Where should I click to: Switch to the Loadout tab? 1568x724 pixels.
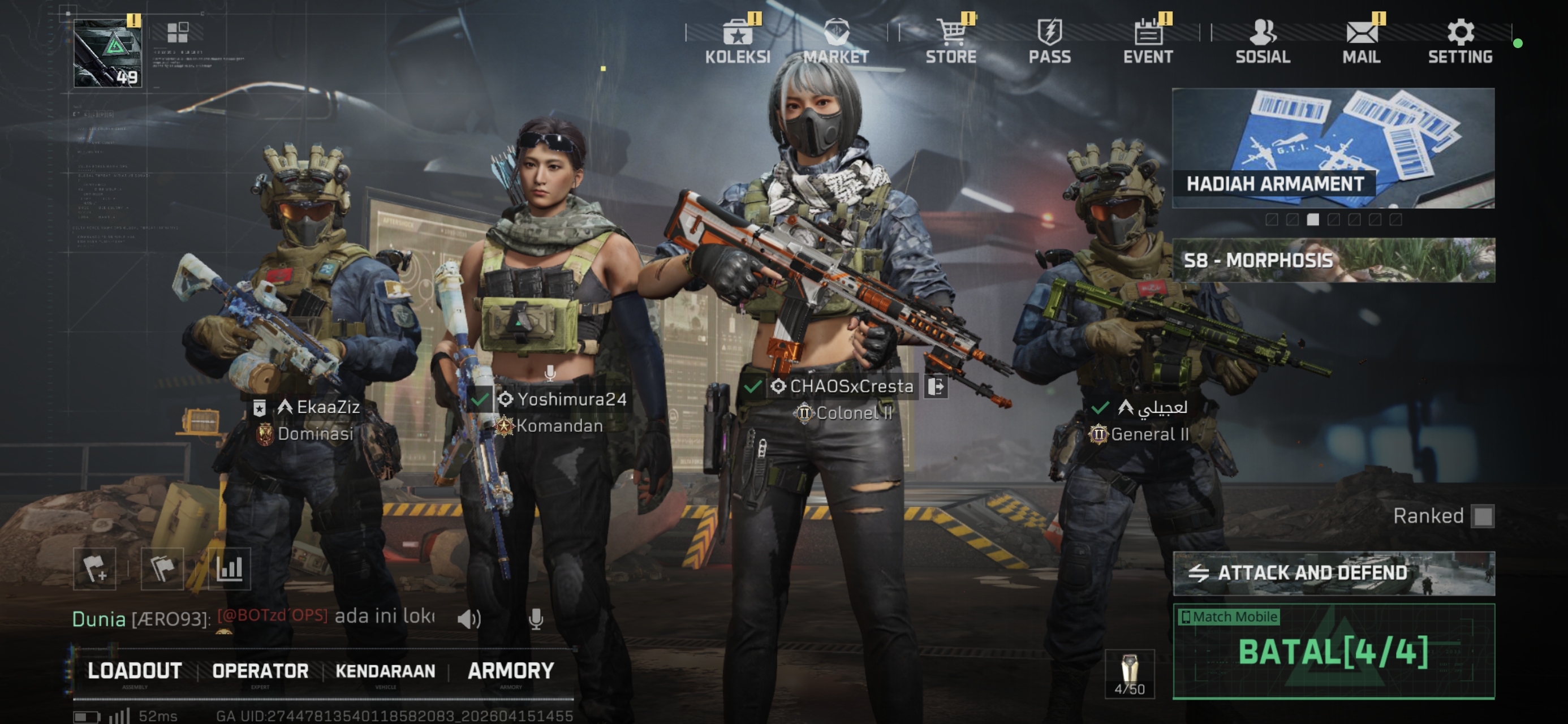click(x=135, y=671)
